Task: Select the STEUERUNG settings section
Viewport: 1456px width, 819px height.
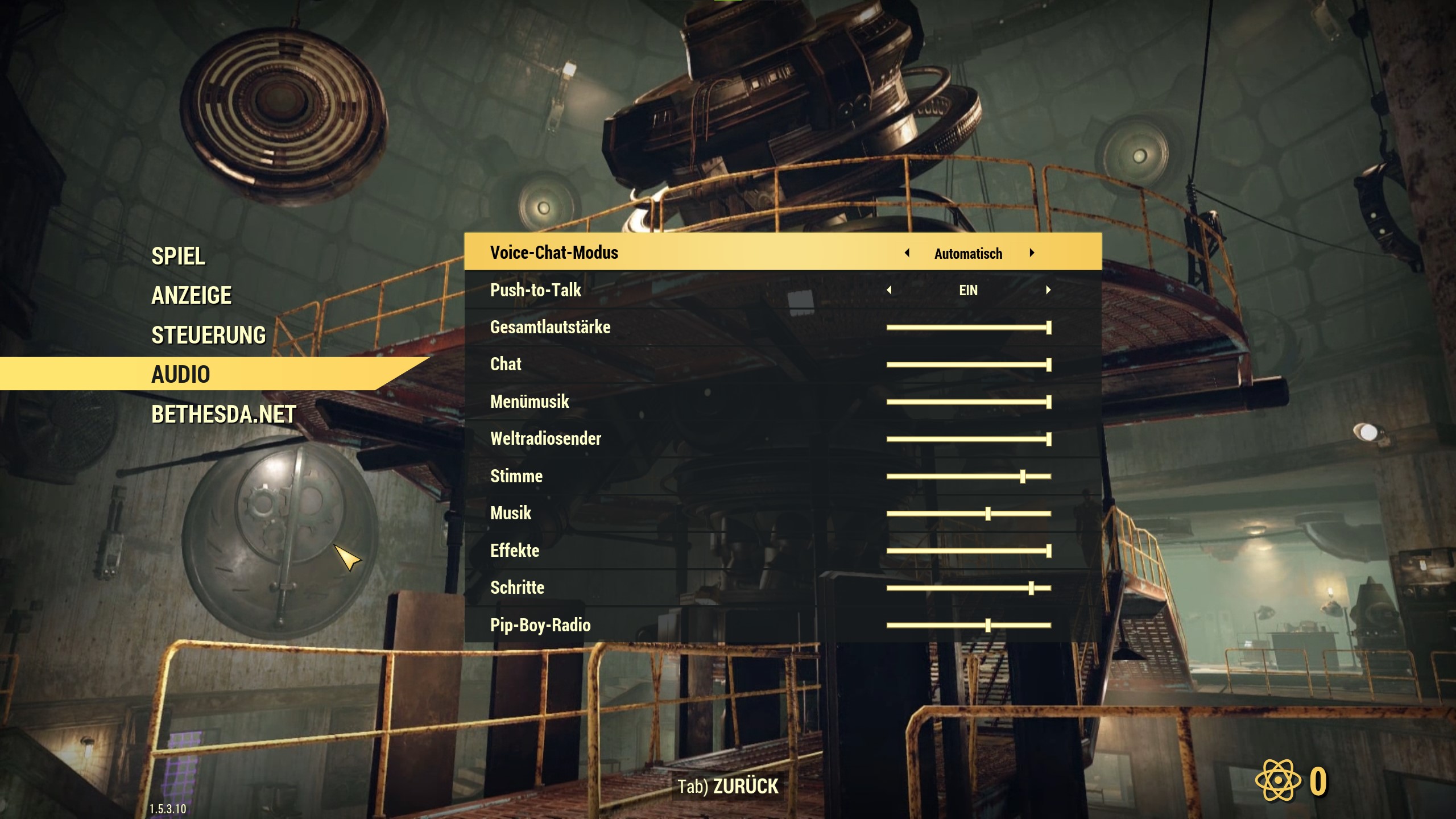Action: 209,336
